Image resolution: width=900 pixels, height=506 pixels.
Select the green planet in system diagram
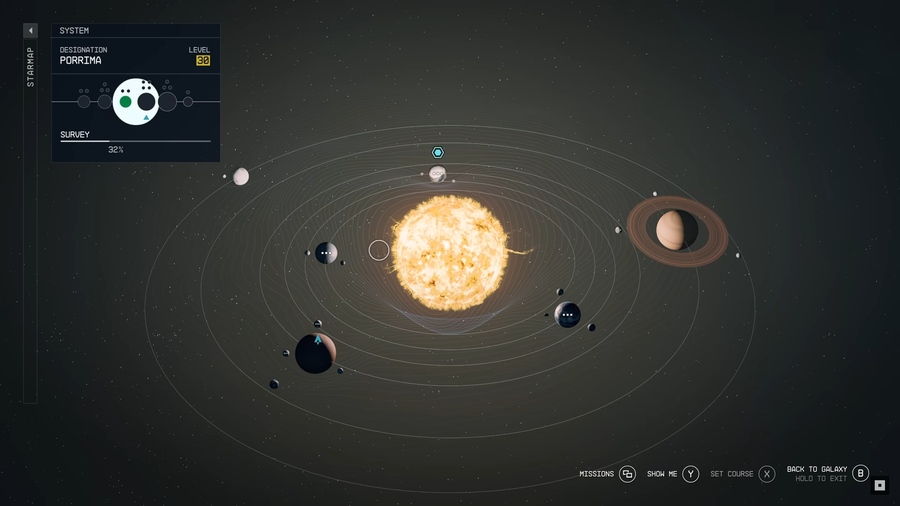125,101
